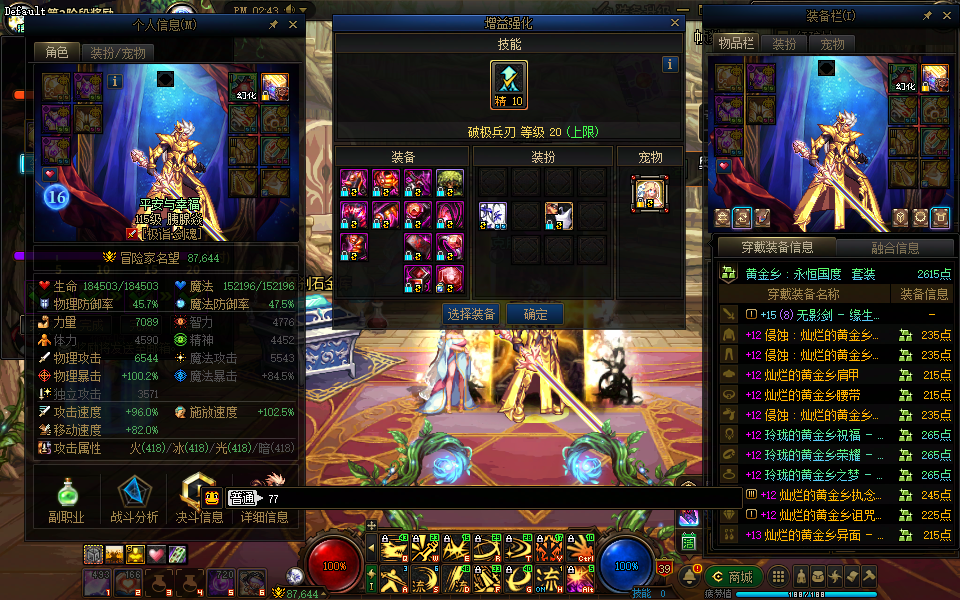Choose the pet slot in 增益强化
Viewport: 960px width, 600px height.
(x=649, y=193)
